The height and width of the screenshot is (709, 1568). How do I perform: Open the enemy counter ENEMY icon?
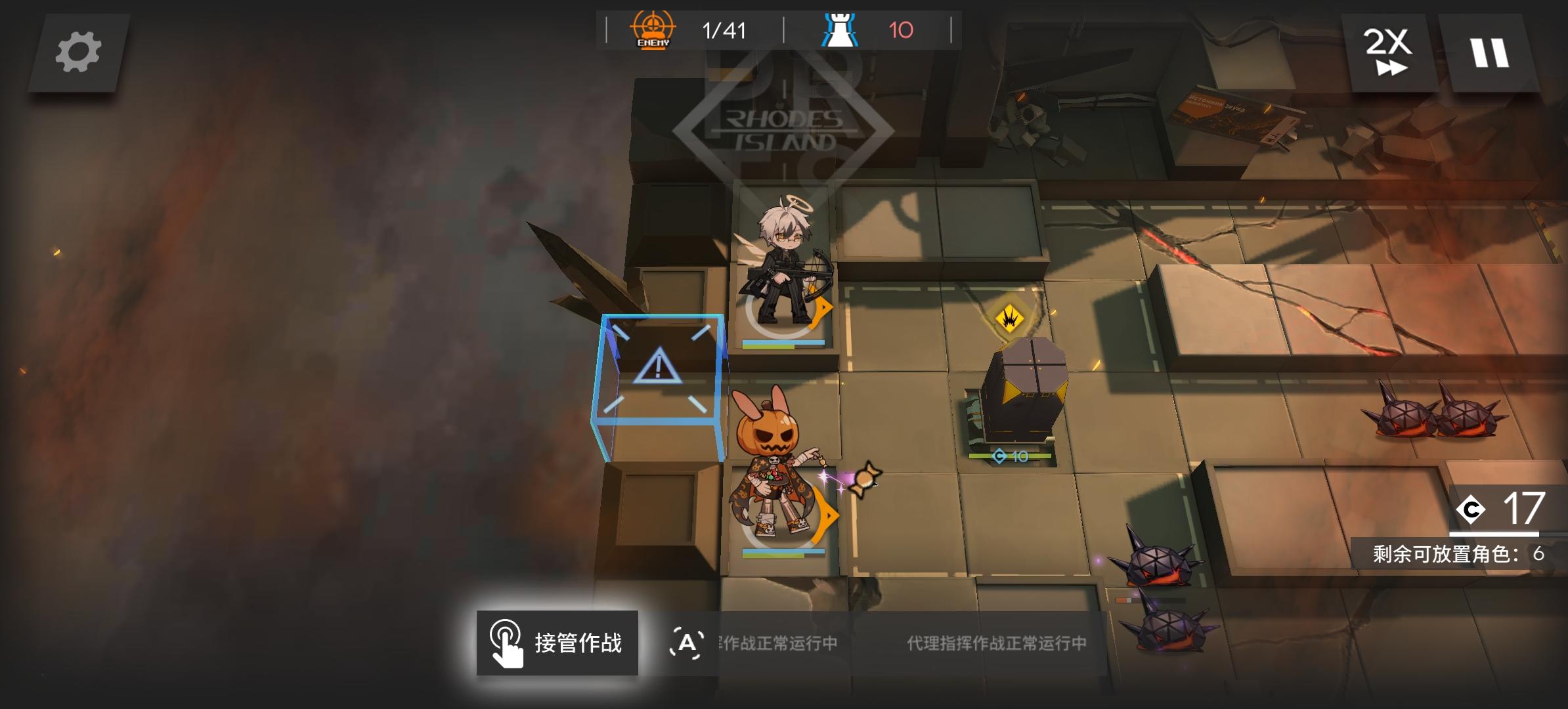pyautogui.click(x=652, y=29)
